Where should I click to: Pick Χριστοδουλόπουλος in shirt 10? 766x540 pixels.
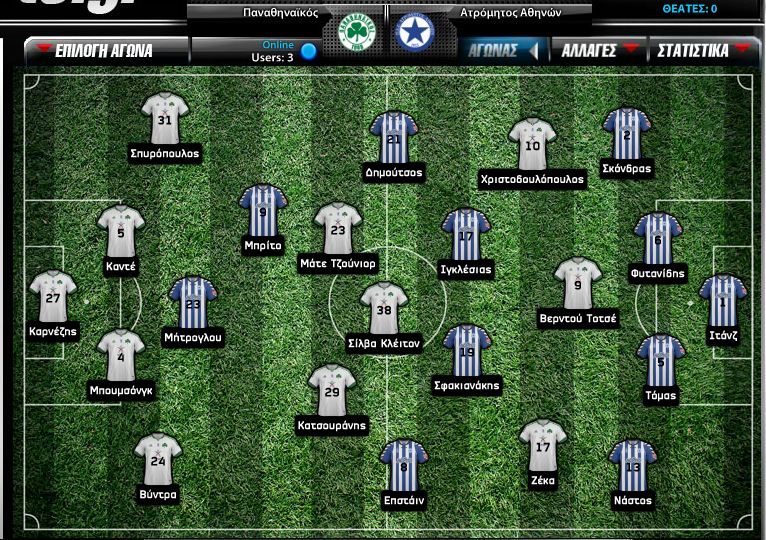(x=532, y=145)
